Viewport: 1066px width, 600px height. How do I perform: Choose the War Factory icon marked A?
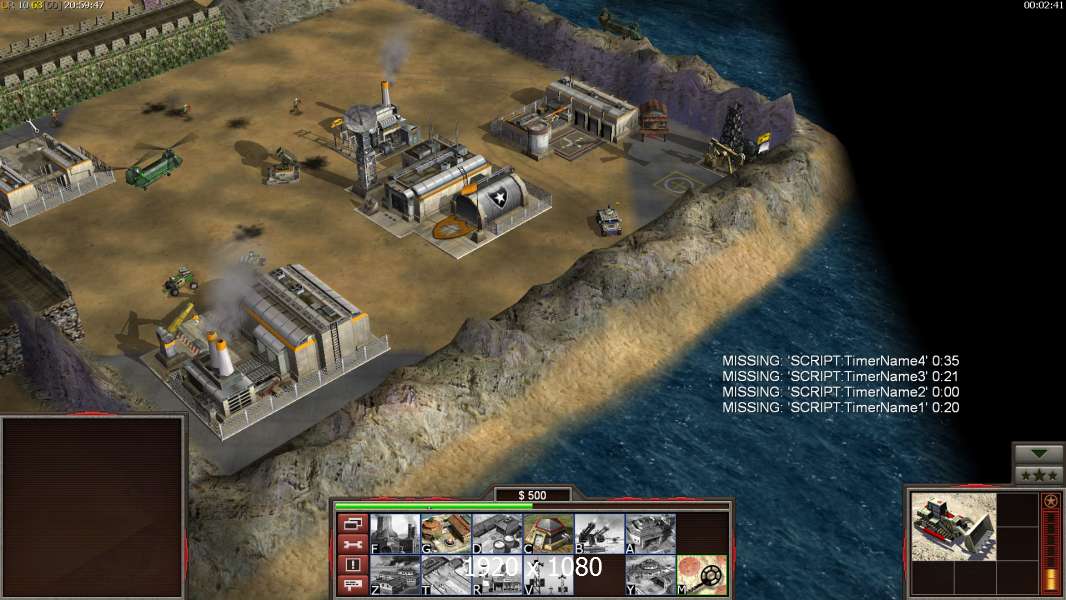click(x=650, y=534)
